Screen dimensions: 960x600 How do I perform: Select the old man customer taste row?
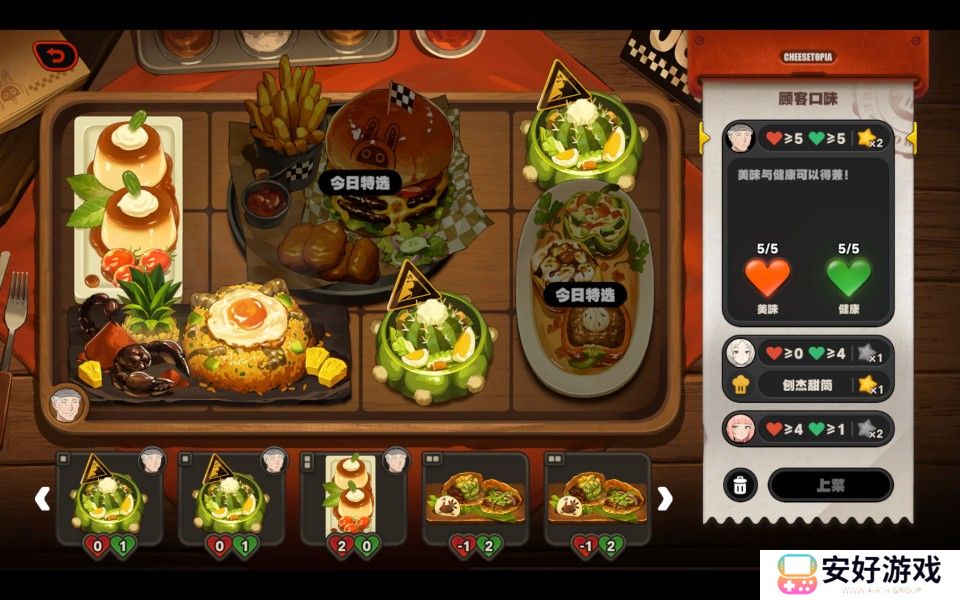coord(808,137)
